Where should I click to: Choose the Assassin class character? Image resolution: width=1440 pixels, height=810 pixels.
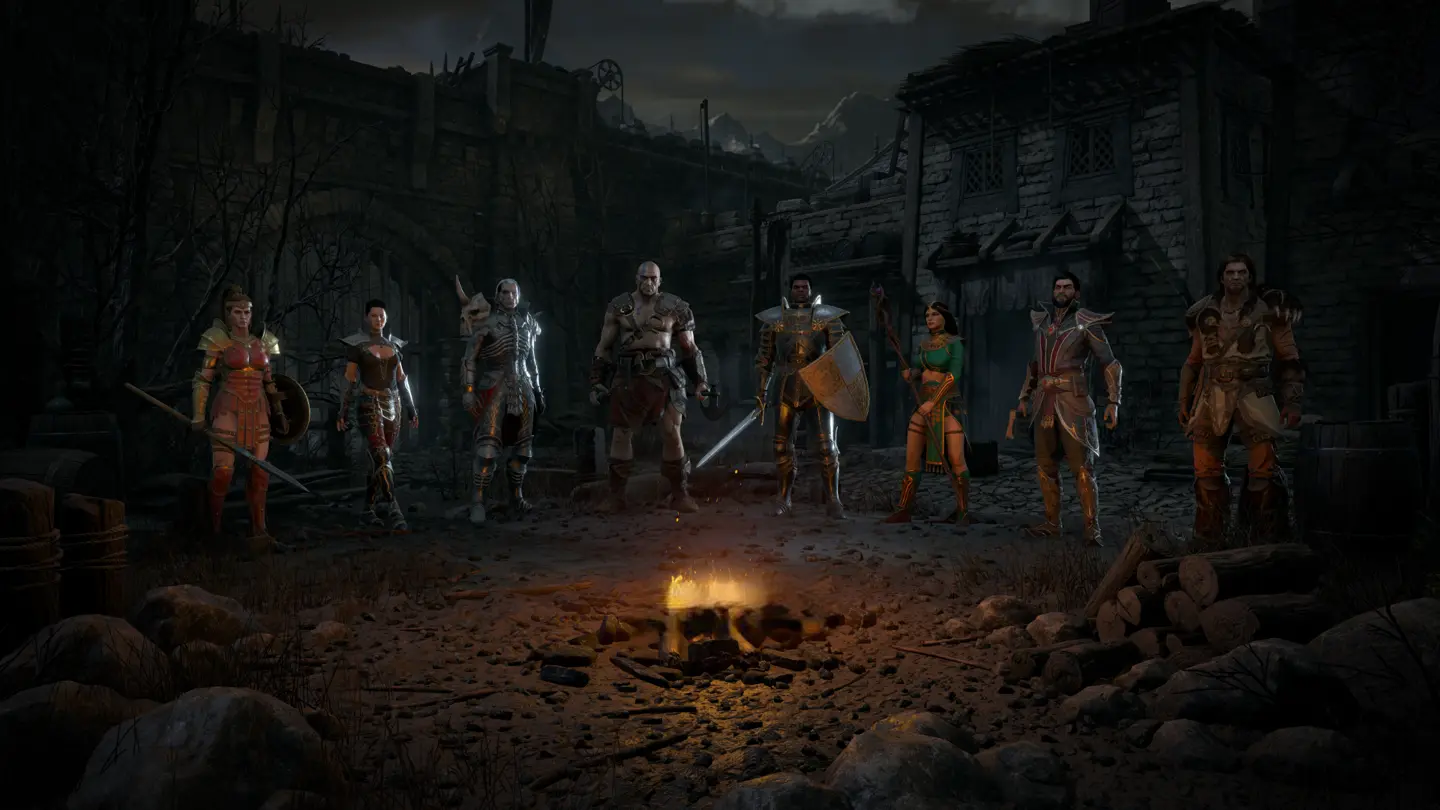click(376, 410)
